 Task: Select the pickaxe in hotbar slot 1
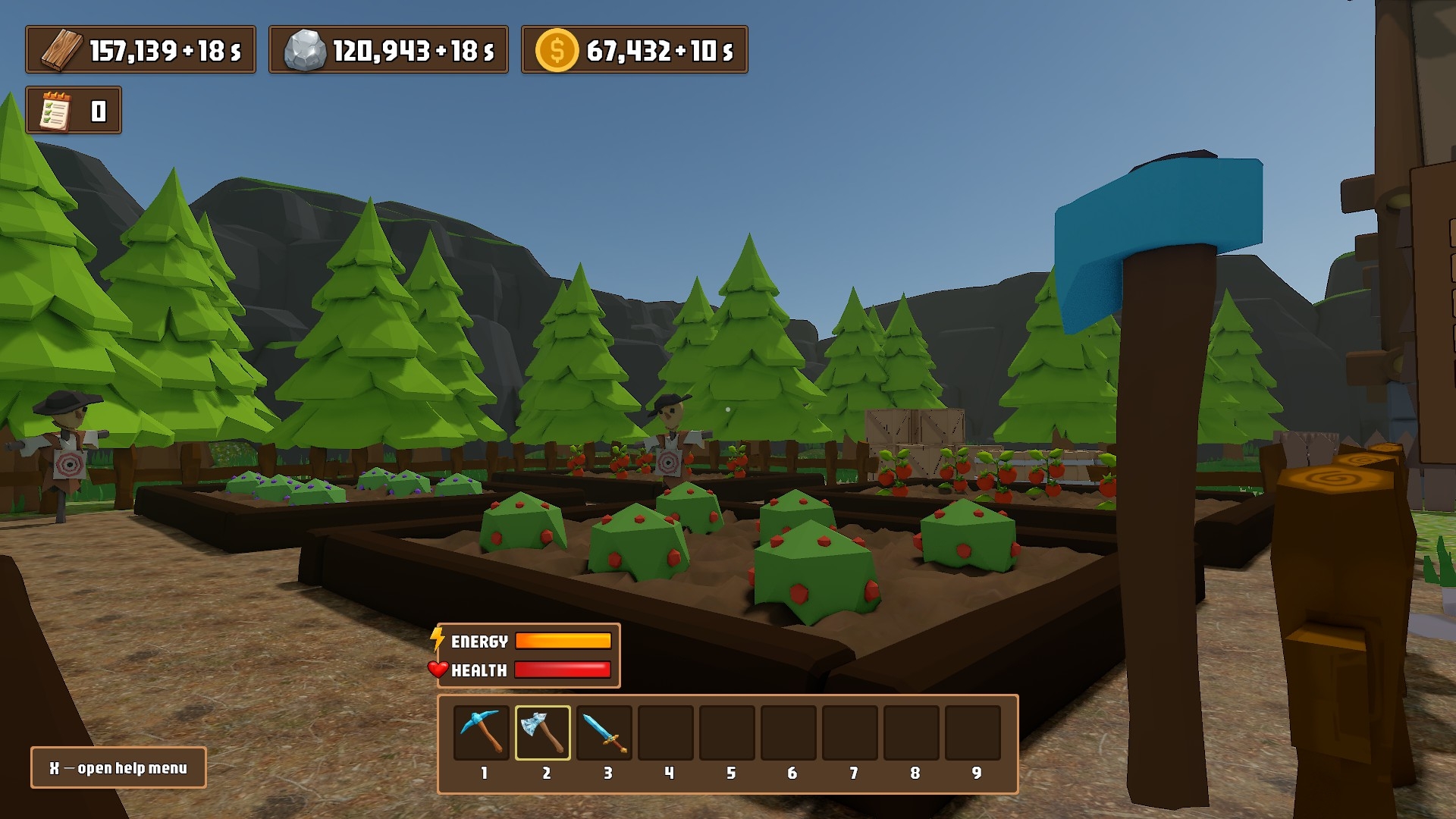[x=482, y=732]
